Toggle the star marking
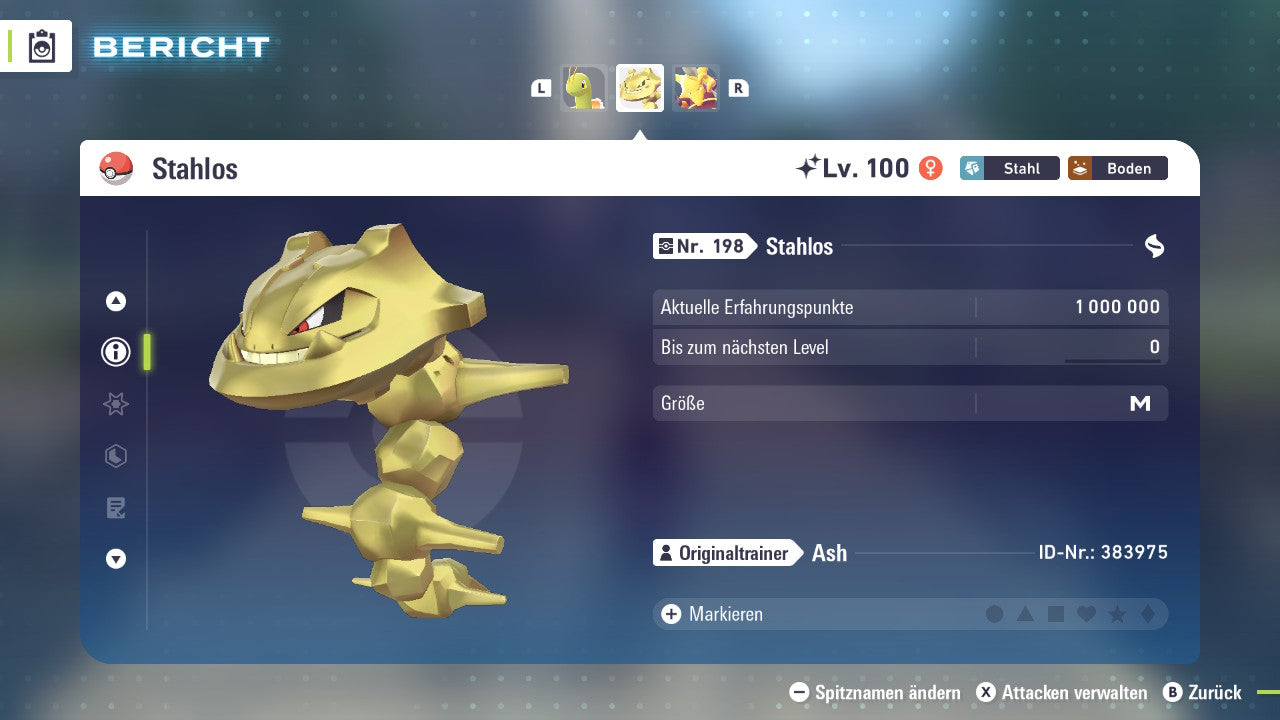Image resolution: width=1280 pixels, height=720 pixels. pos(1119,613)
